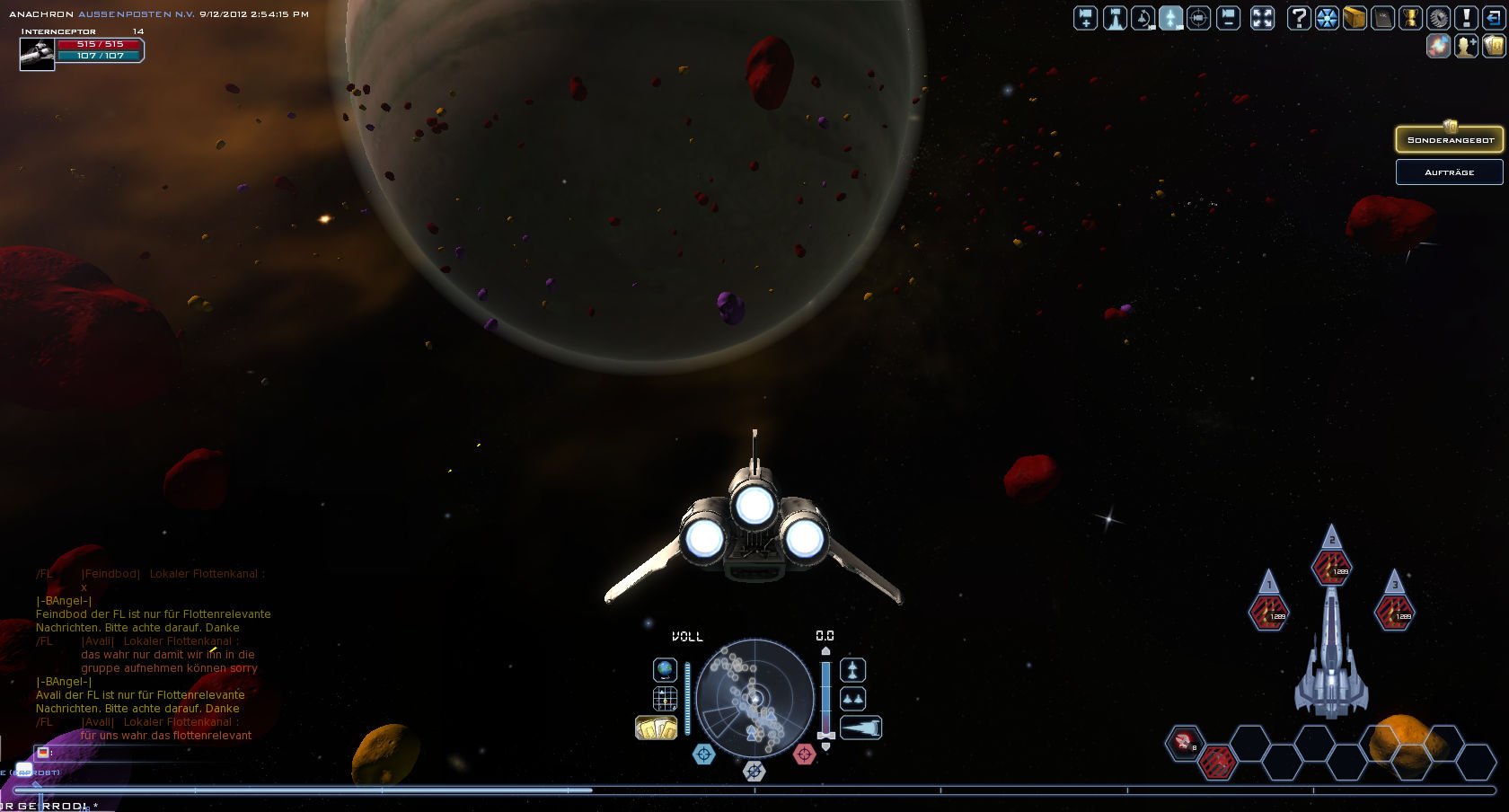Open the globe galaxy map button
The image size is (1509, 812).
(665, 670)
